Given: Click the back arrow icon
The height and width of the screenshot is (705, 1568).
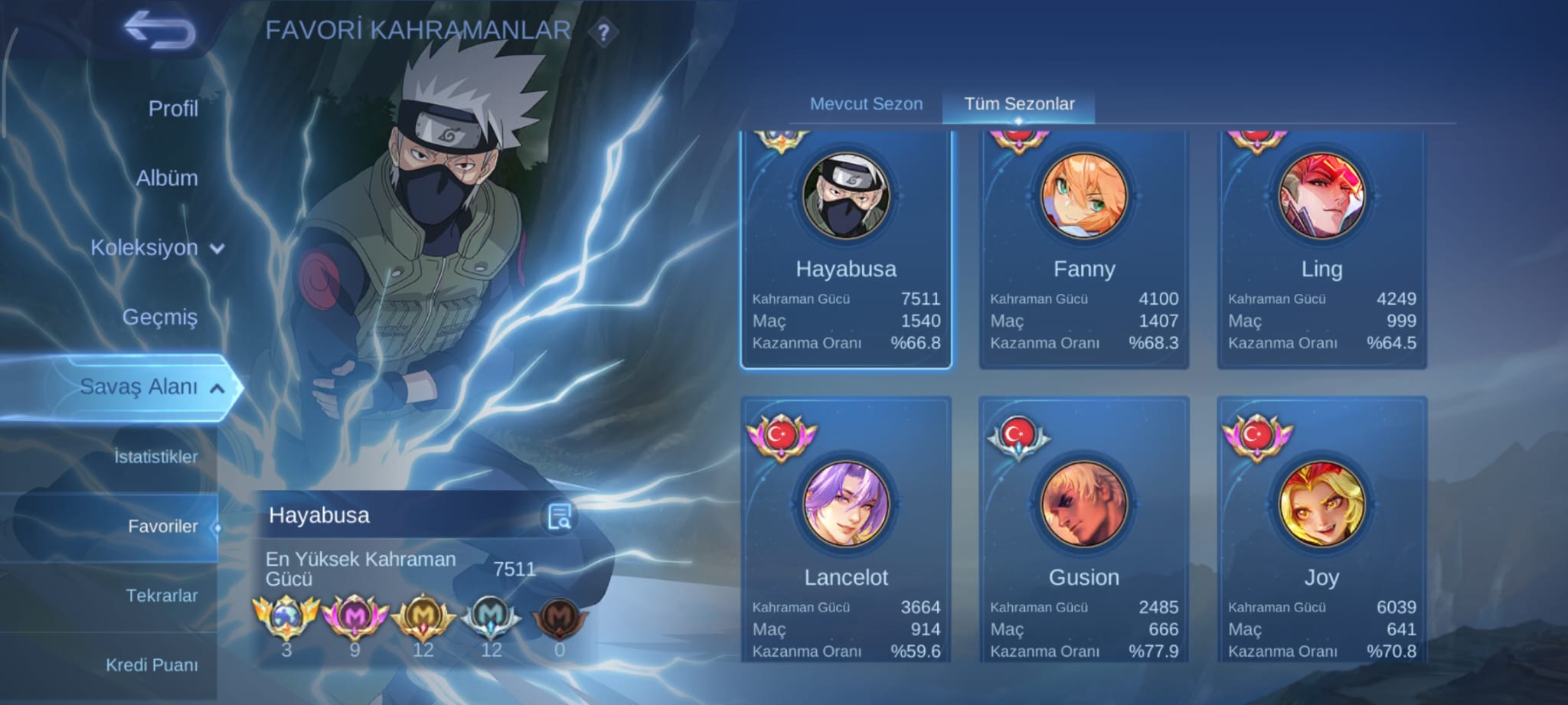Looking at the screenshot, I should click(x=159, y=31).
